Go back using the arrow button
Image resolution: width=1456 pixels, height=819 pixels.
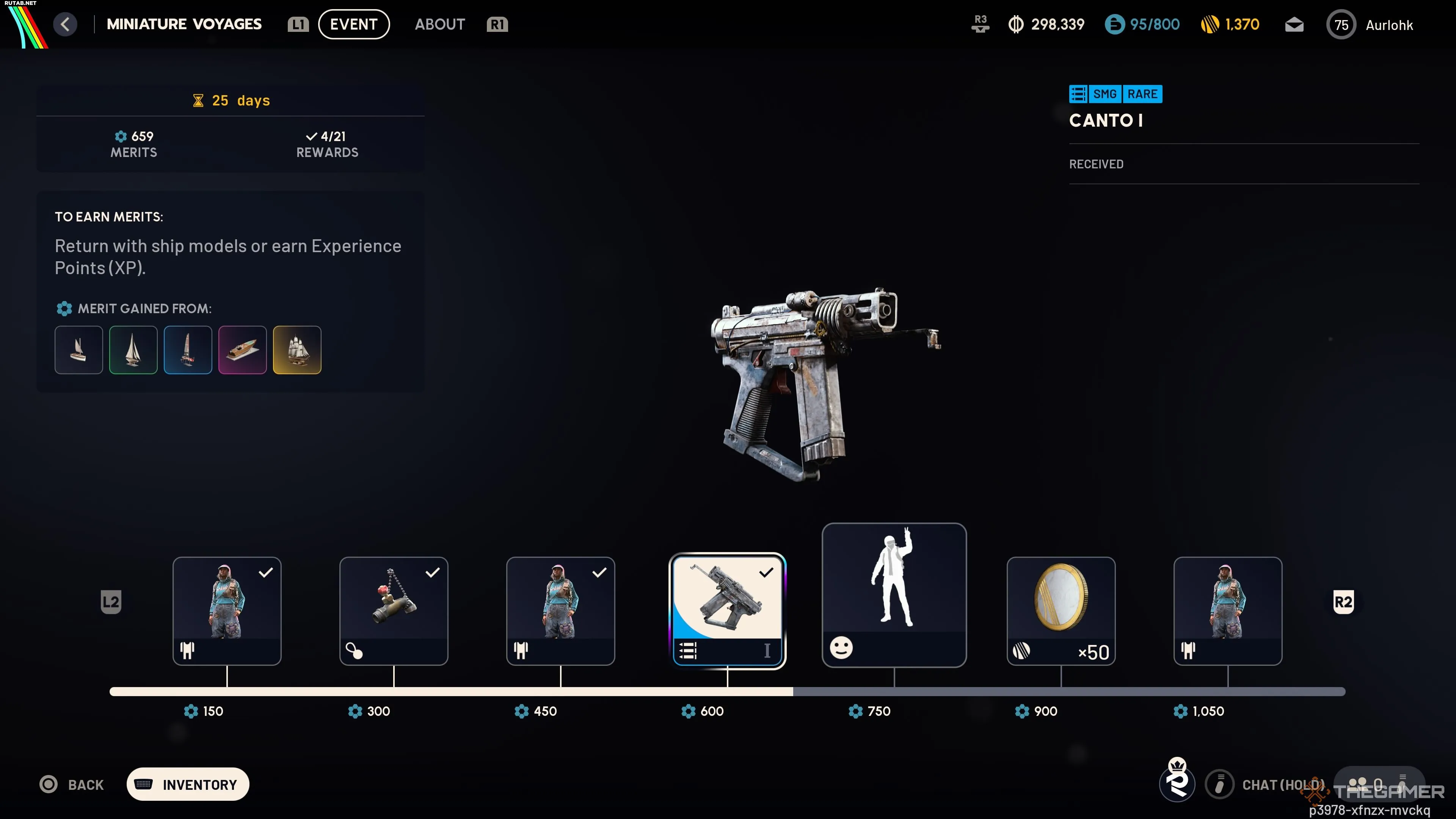tap(66, 24)
